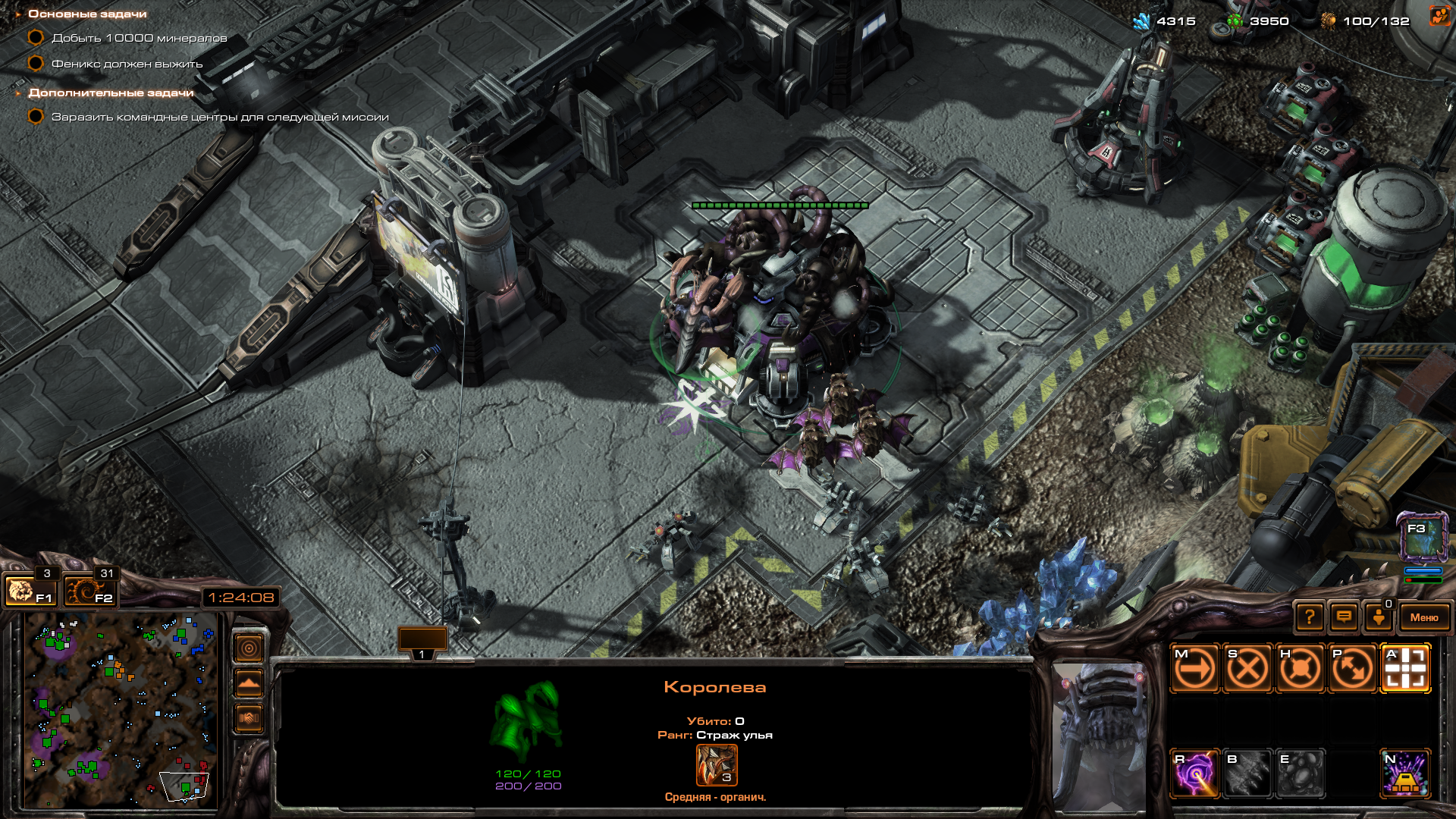Activate the minimap ping button

tap(249, 648)
